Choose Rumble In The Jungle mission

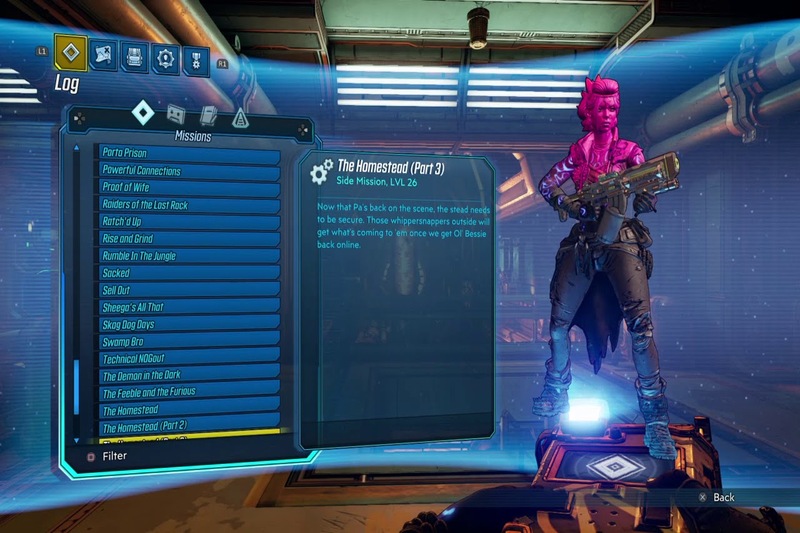point(188,255)
